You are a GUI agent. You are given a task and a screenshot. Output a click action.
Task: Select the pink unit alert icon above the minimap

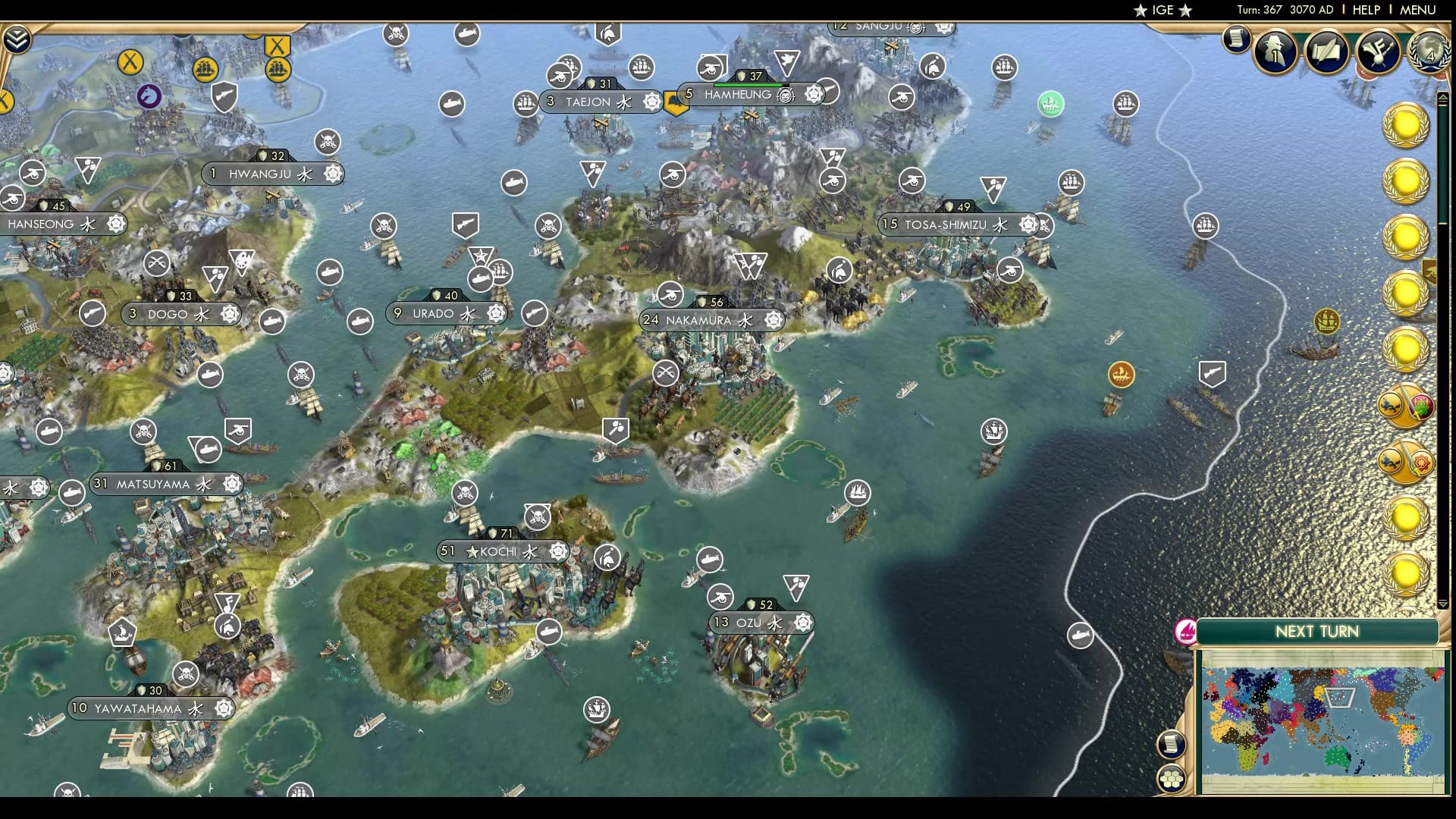pyautogui.click(x=1185, y=633)
